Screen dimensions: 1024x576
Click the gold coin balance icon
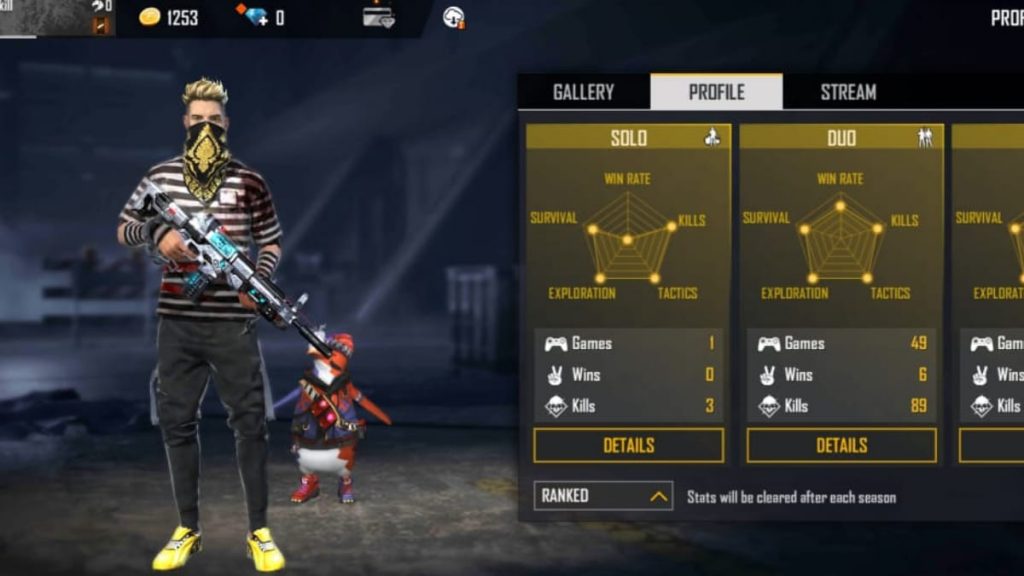(150, 17)
